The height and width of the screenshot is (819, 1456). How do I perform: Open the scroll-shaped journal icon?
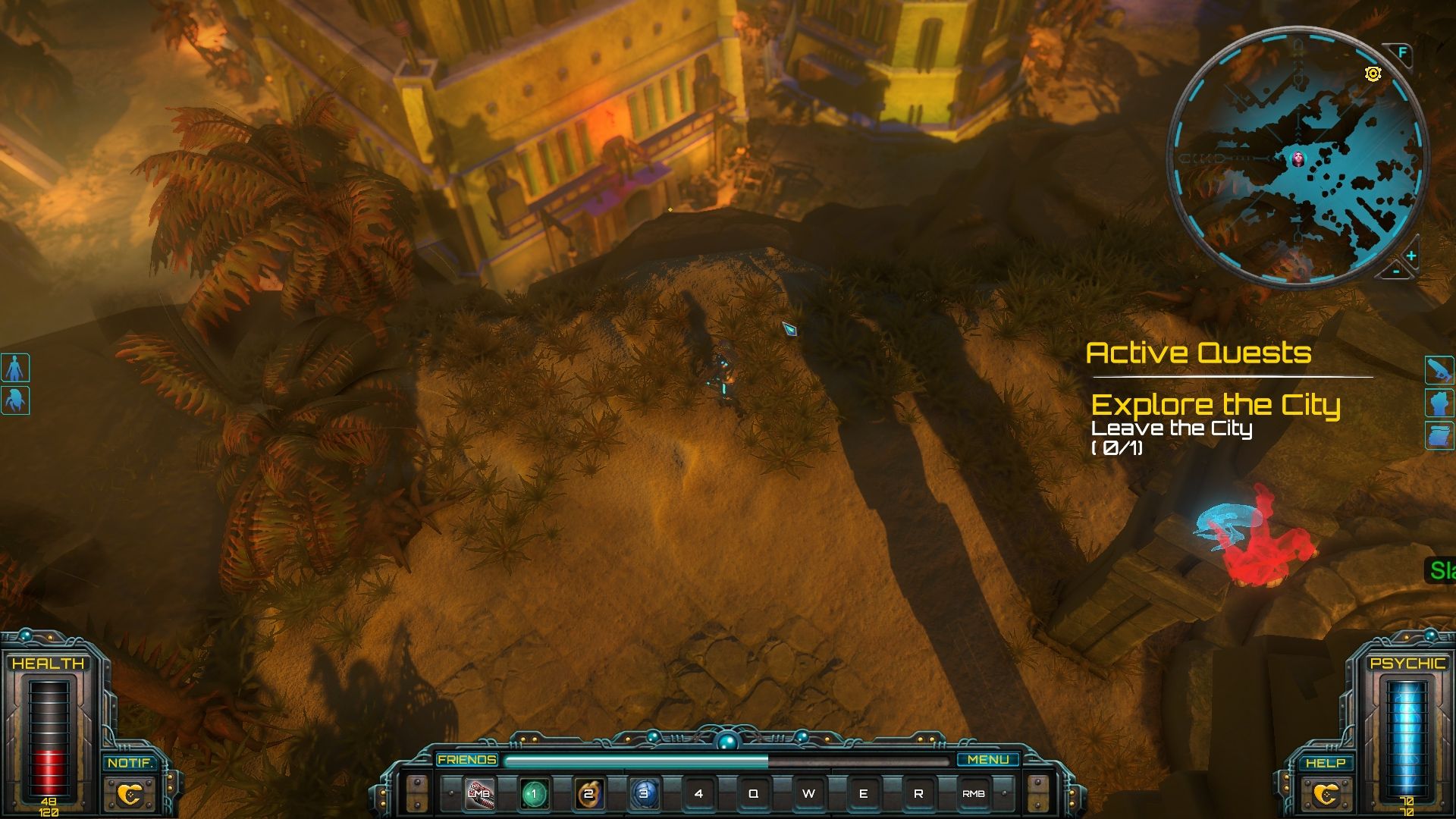pyautogui.click(x=1439, y=435)
